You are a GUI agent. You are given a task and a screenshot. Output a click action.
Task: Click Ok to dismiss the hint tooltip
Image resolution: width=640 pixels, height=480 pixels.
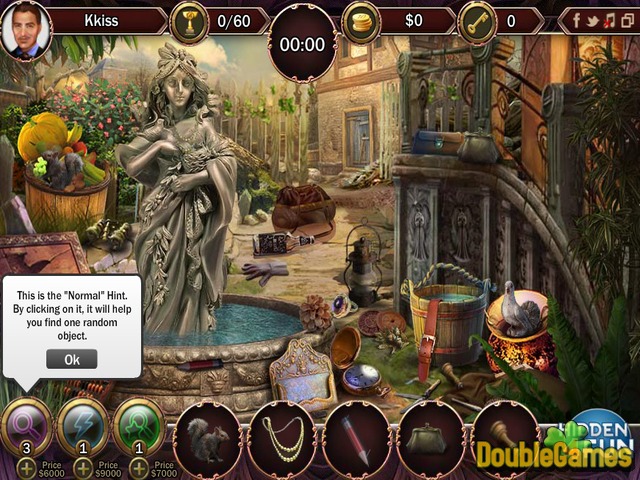[x=71, y=359]
